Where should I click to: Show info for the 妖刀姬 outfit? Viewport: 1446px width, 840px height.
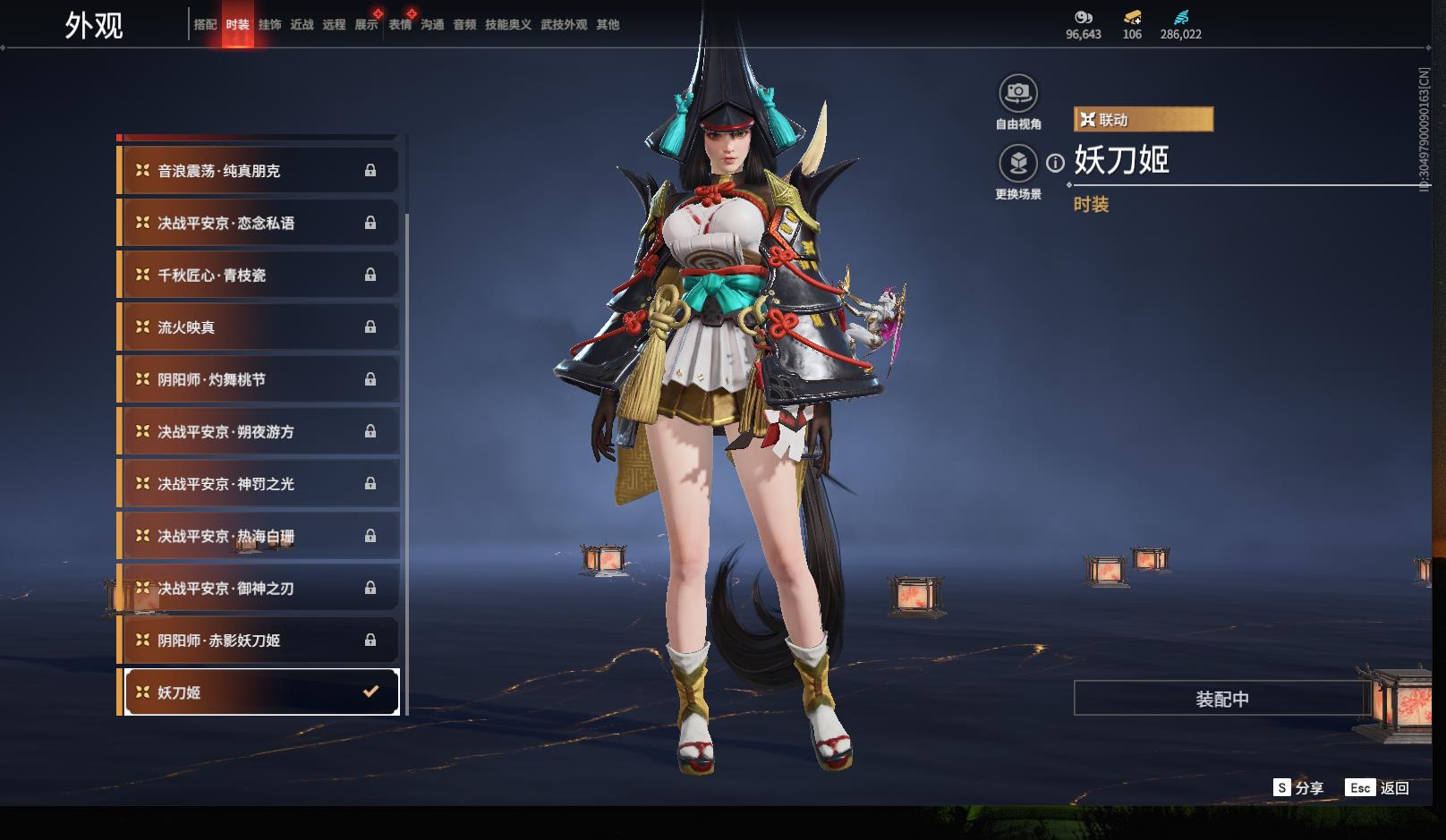(1056, 163)
